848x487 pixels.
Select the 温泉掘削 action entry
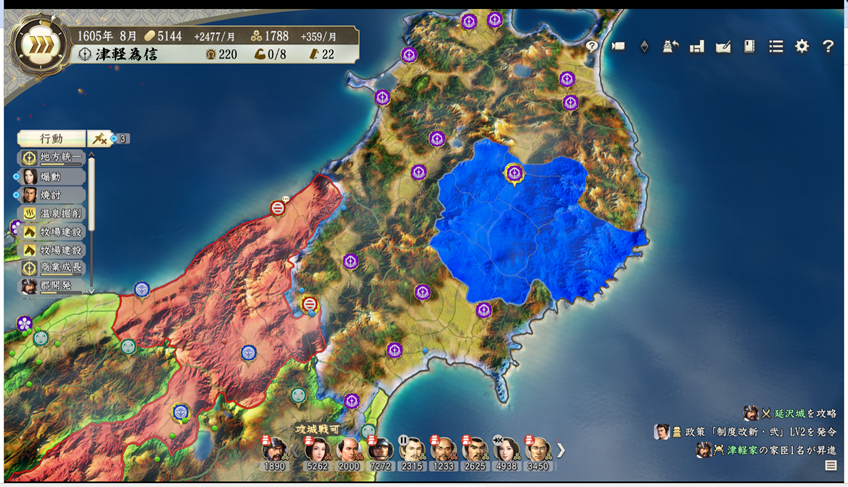[53, 214]
